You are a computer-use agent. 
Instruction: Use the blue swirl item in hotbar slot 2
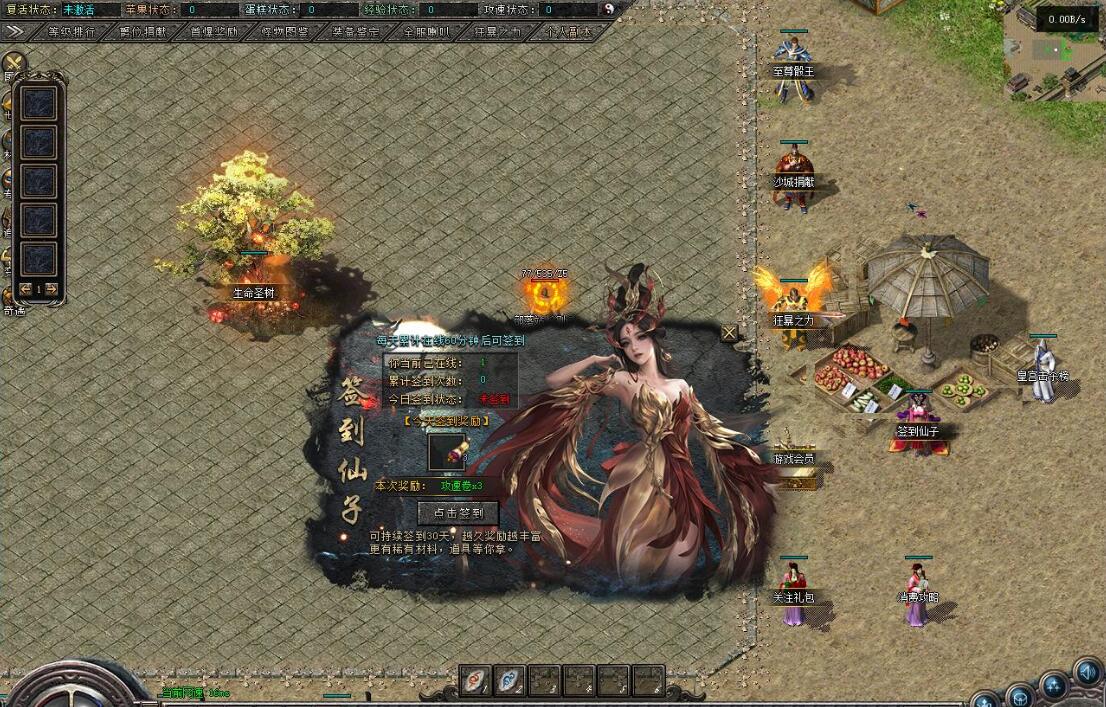point(510,680)
